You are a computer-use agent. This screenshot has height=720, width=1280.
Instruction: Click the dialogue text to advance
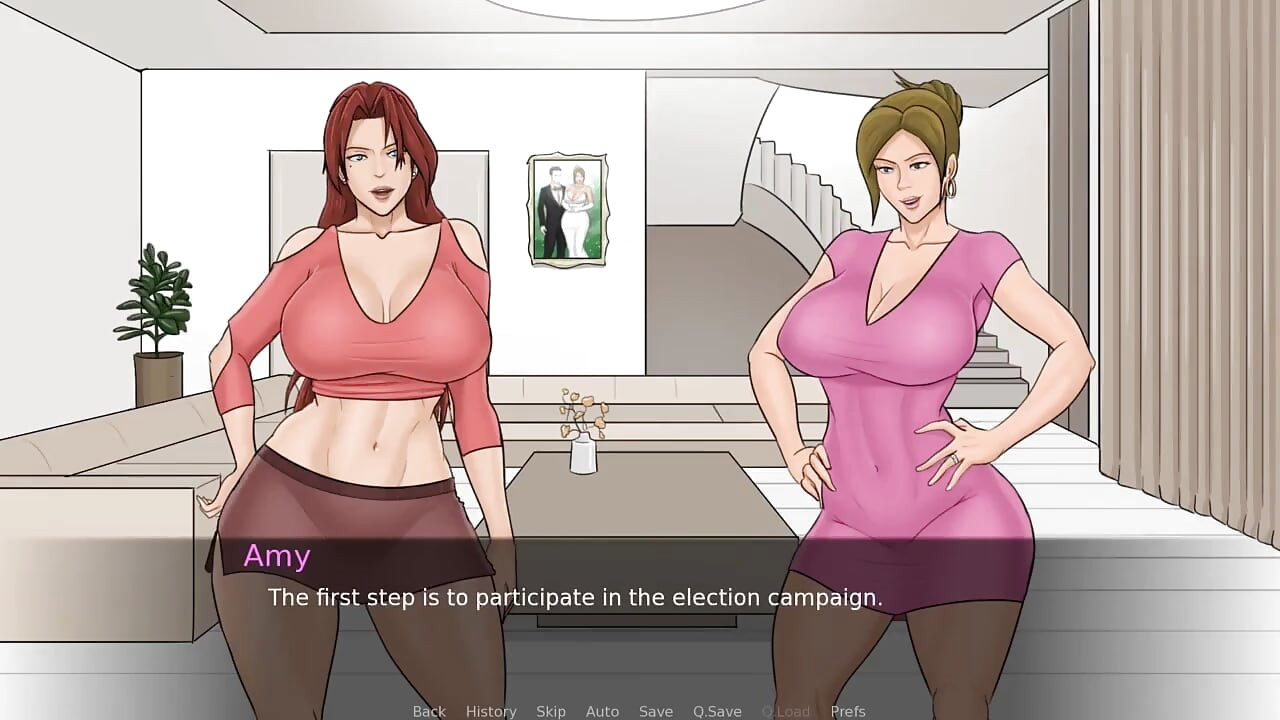pos(575,597)
